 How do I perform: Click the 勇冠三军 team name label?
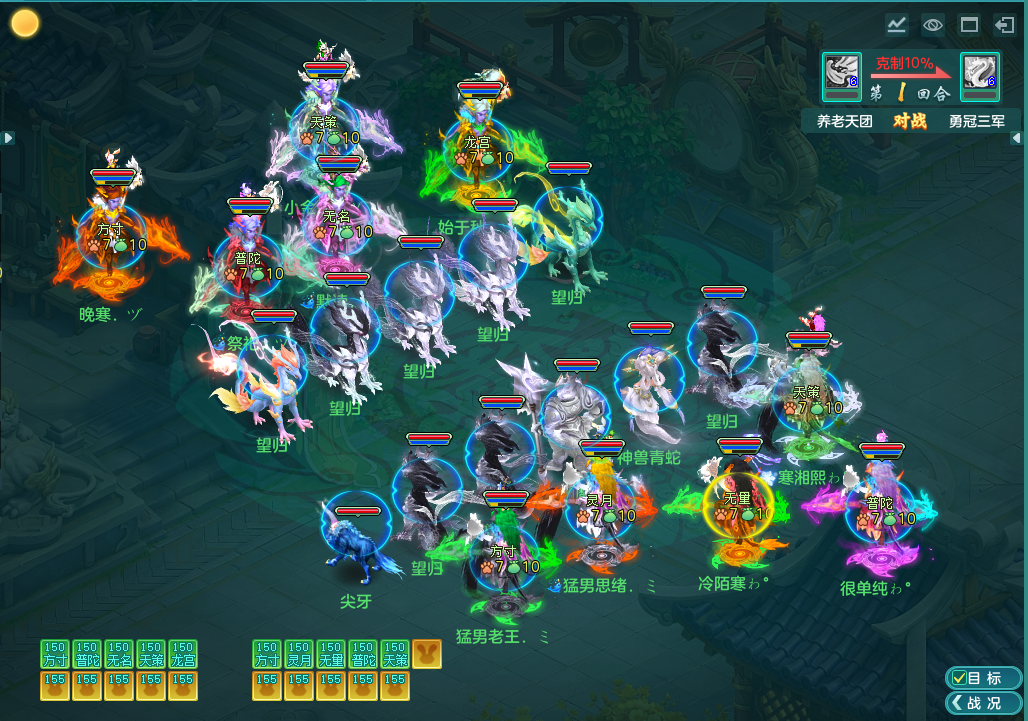point(977,121)
